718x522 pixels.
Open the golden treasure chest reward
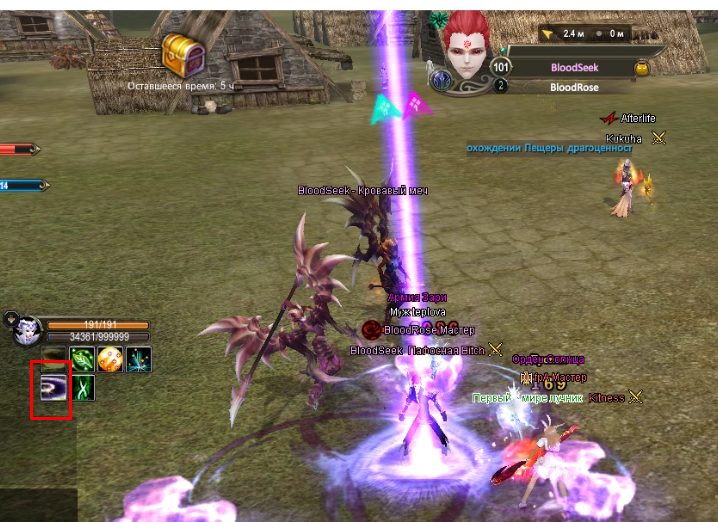[x=184, y=55]
